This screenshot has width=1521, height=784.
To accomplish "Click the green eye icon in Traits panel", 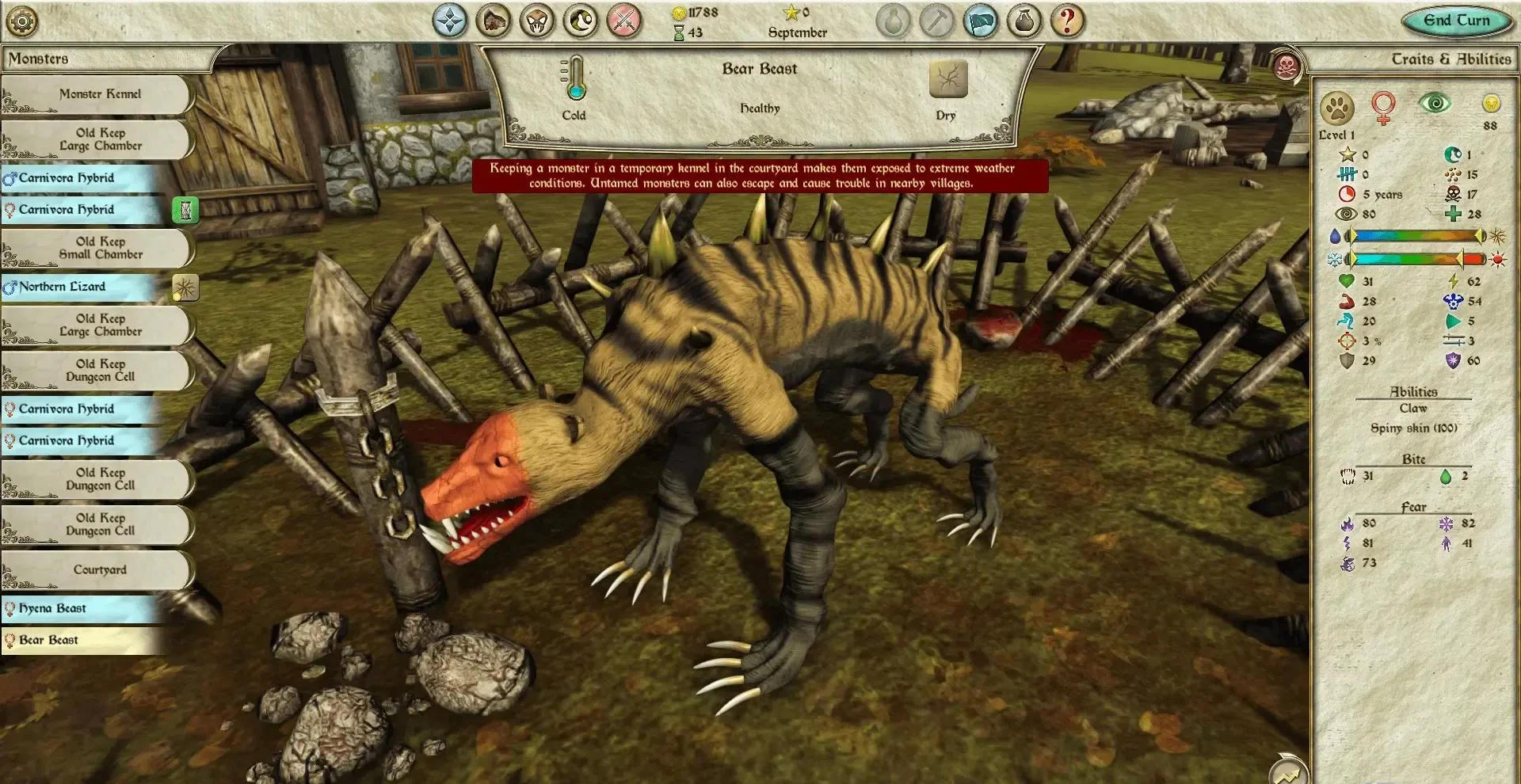I will 1434,102.
